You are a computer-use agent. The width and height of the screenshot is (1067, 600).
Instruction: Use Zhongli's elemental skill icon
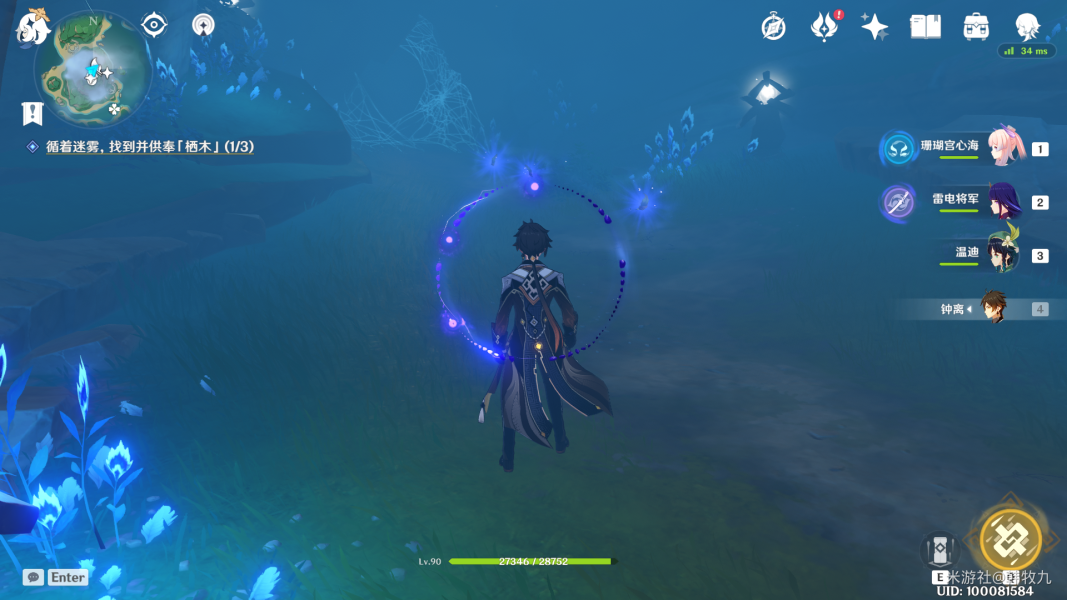click(940, 551)
